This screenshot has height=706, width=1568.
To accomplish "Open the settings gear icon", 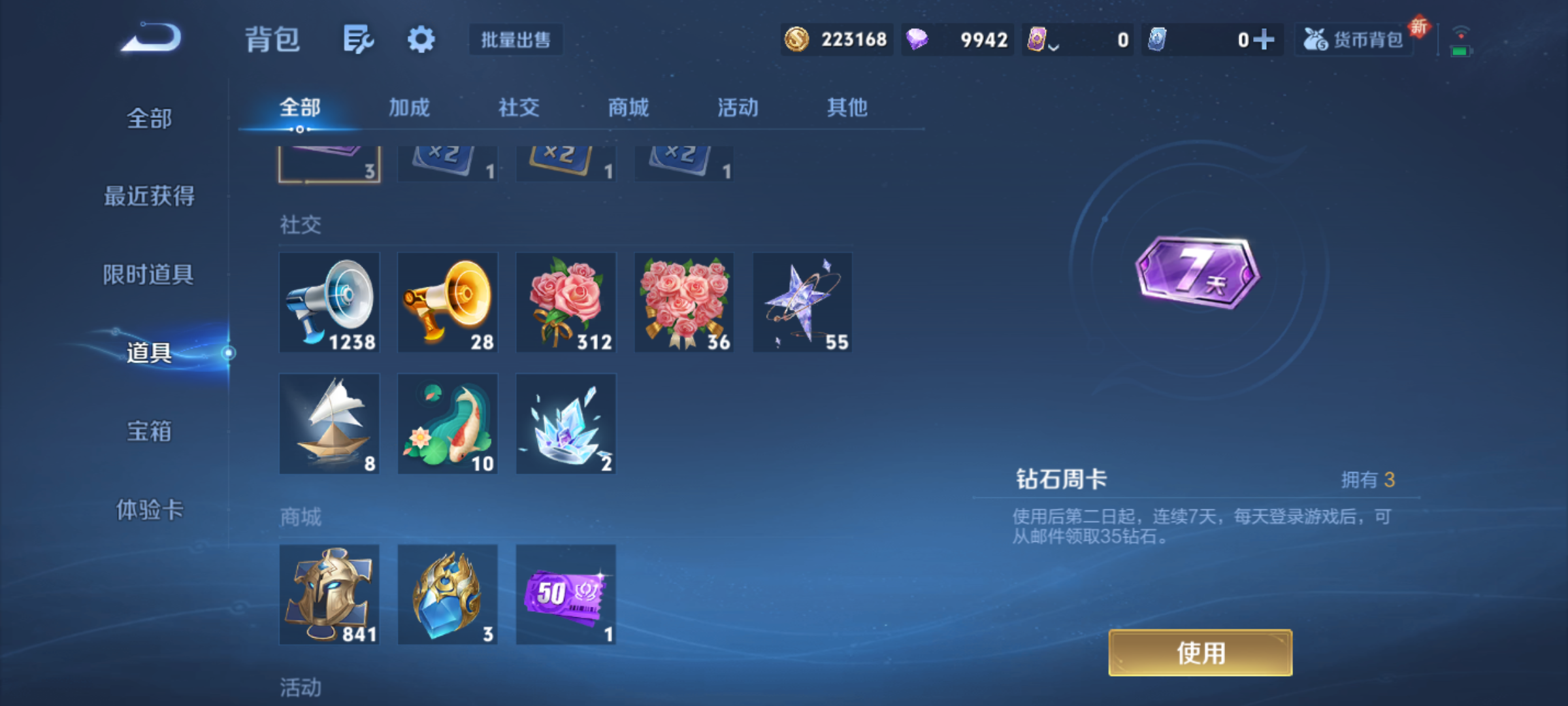I will tap(421, 39).
